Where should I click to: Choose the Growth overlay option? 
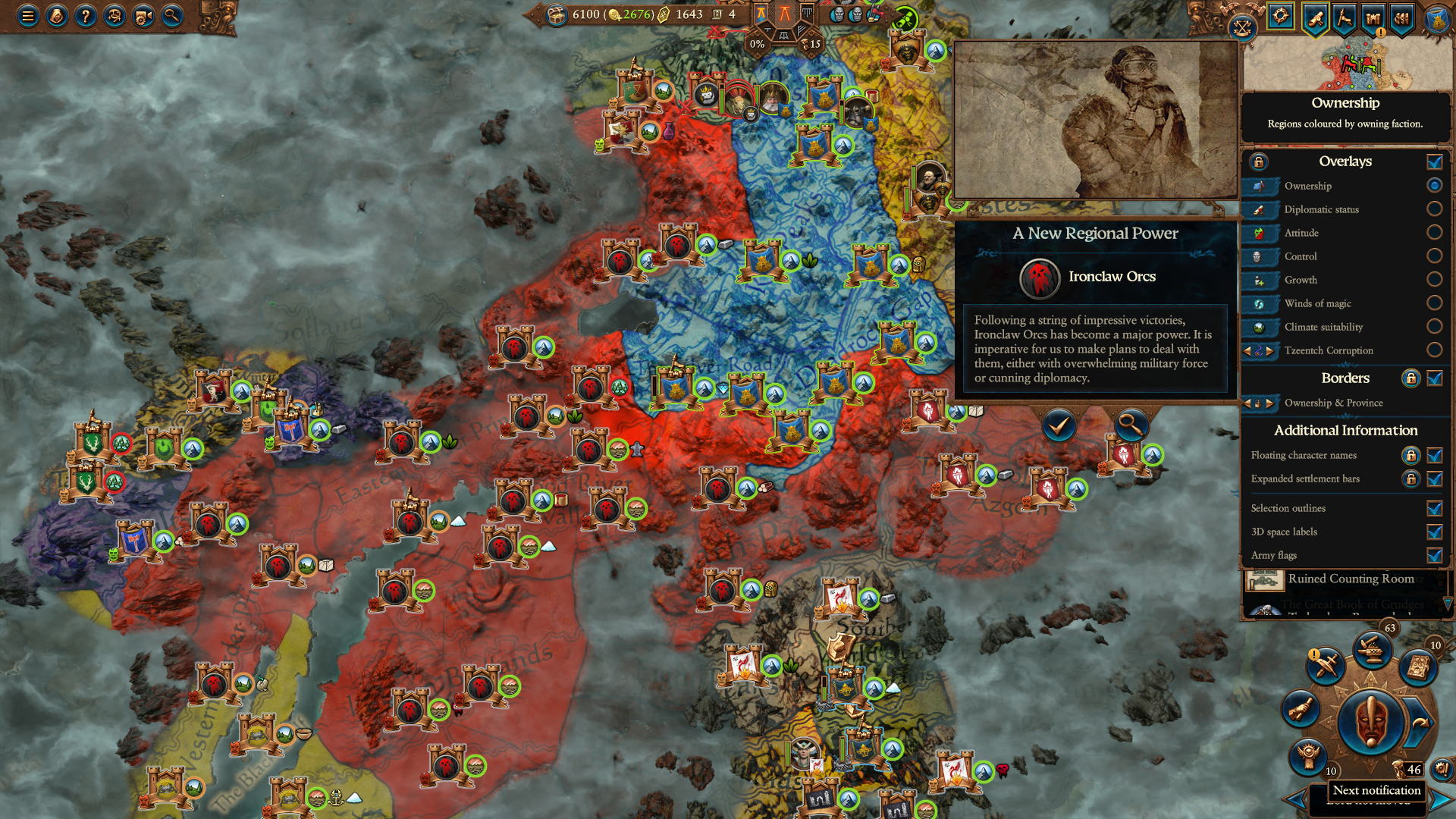pos(1434,279)
